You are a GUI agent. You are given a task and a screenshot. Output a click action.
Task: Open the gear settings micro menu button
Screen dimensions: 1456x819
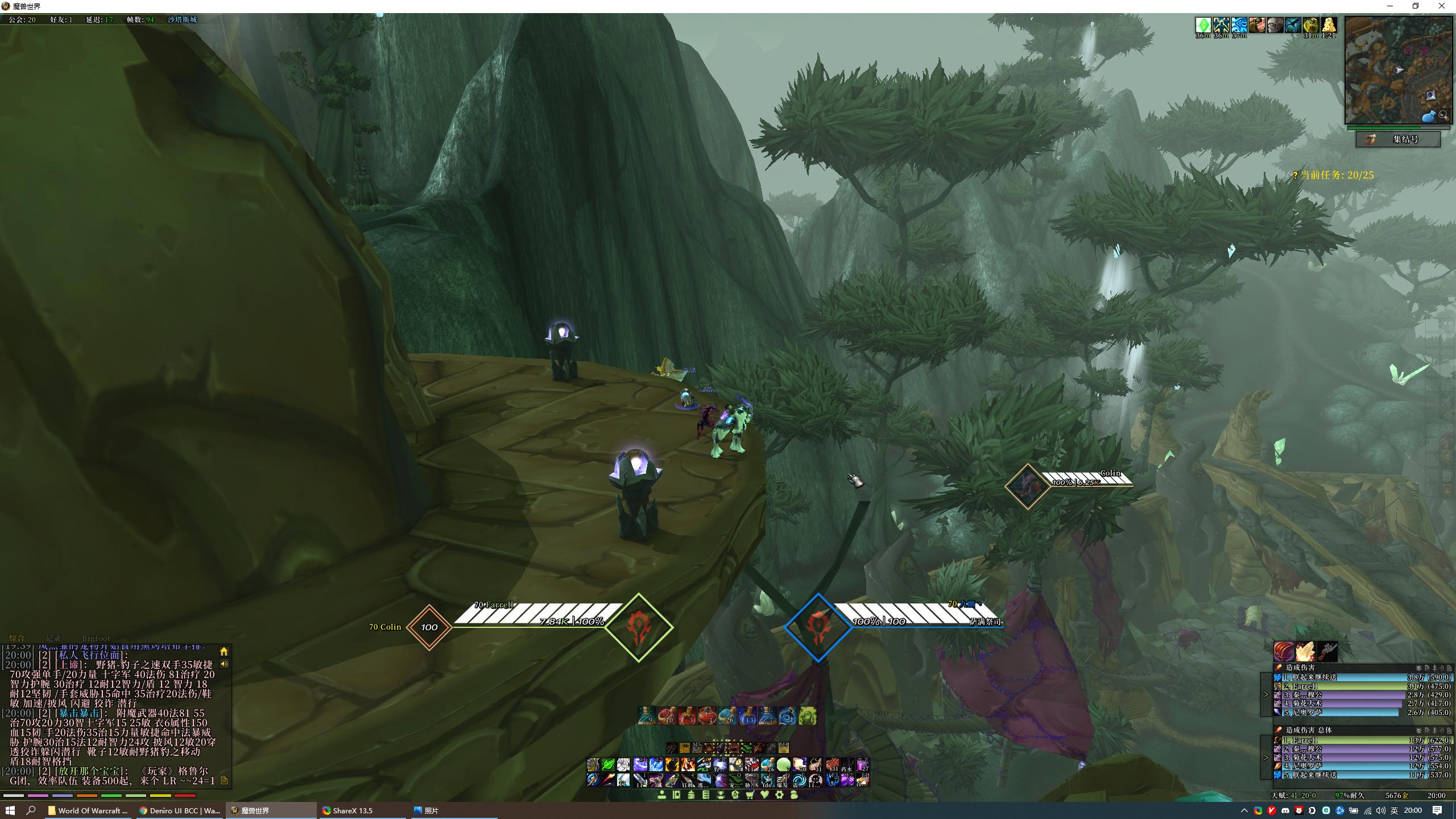coord(779,795)
